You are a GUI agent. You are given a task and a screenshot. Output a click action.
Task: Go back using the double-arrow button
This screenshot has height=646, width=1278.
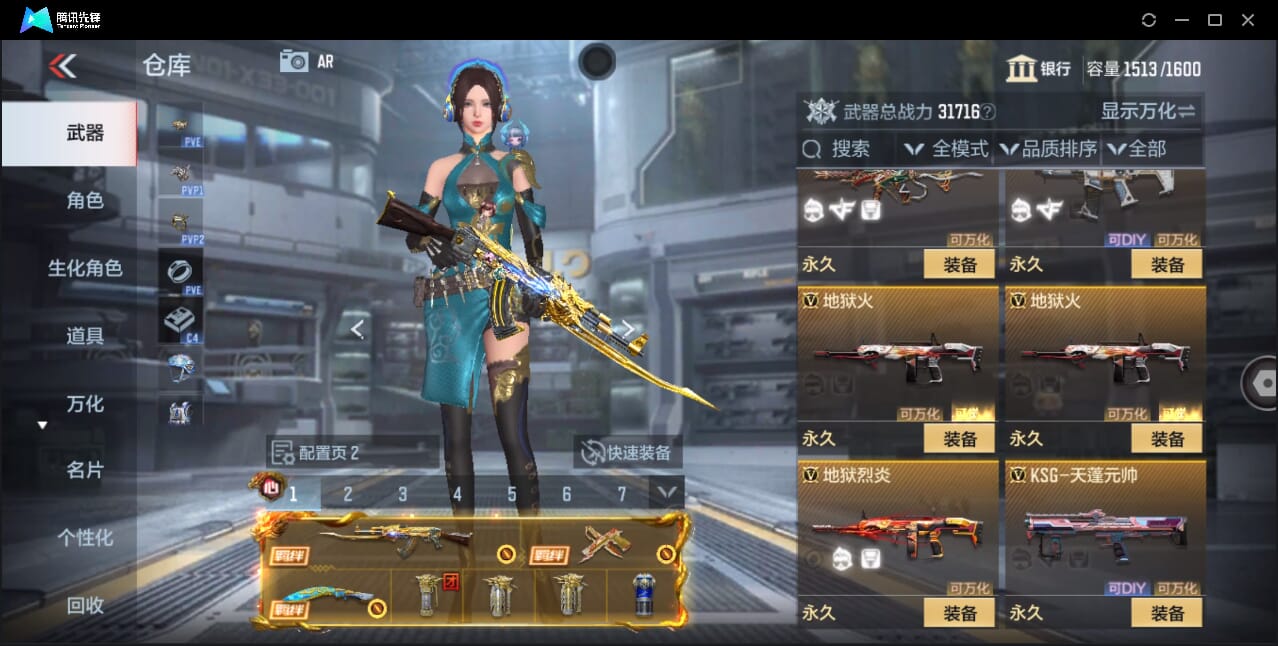pos(62,66)
